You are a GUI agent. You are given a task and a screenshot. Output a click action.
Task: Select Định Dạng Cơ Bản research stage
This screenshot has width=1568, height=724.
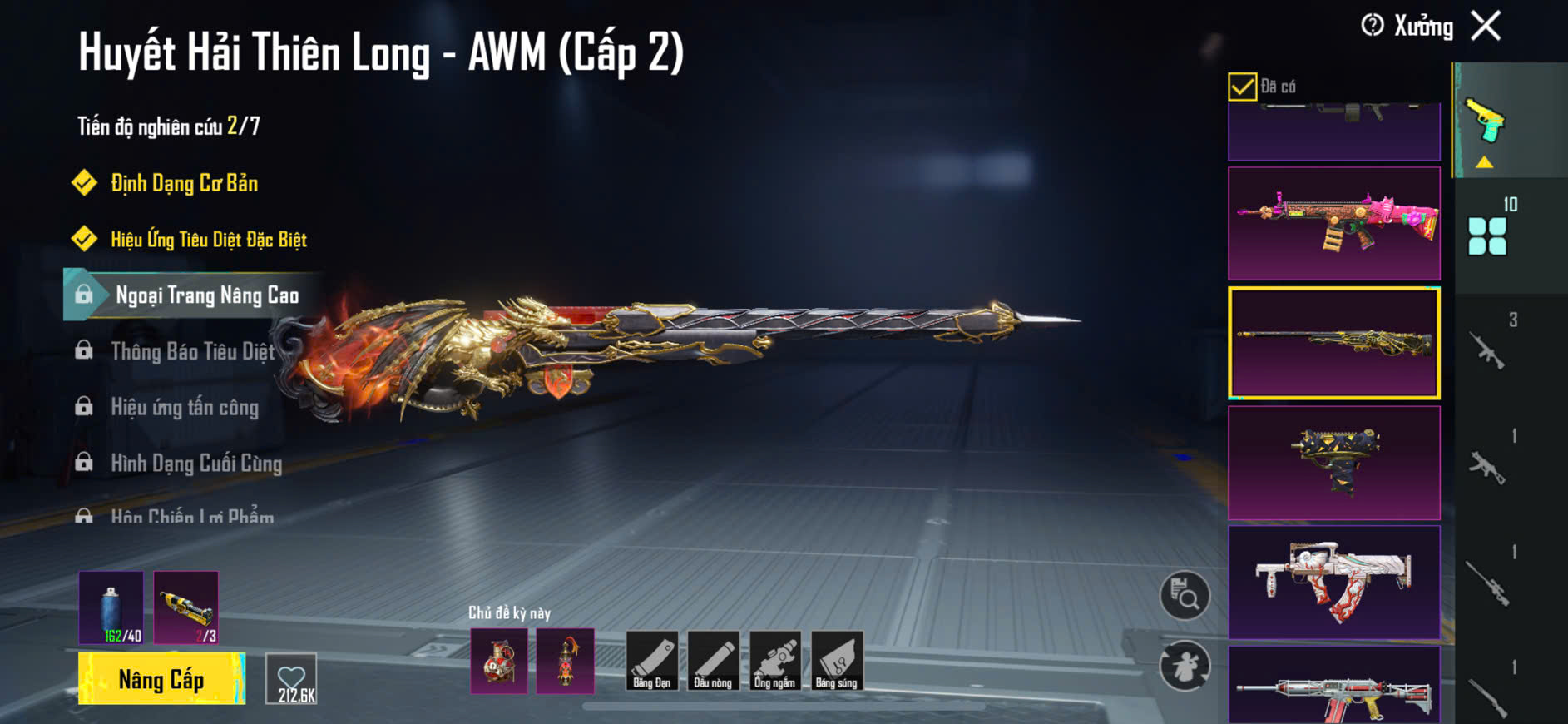tap(184, 183)
